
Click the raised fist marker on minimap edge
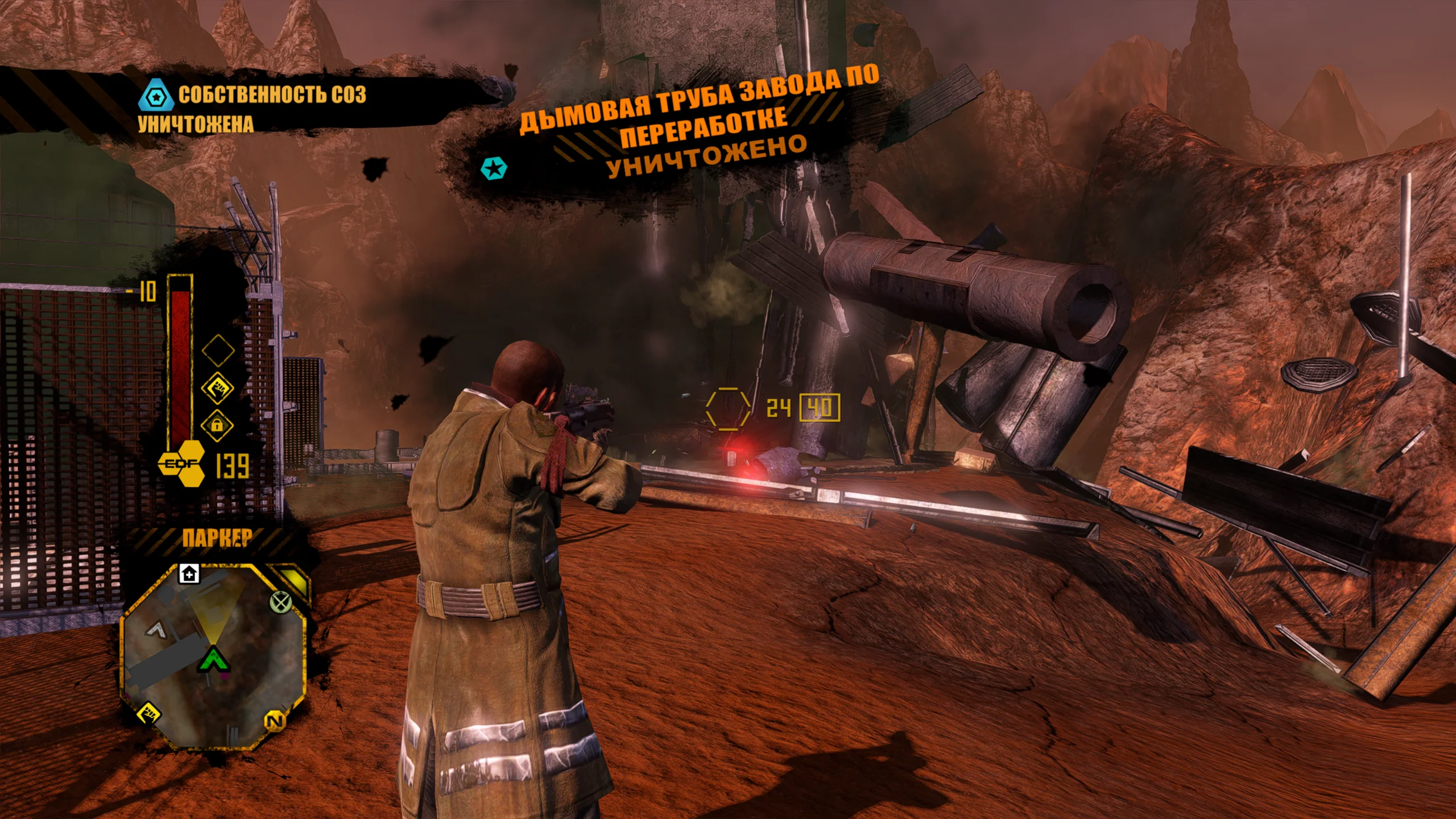click(149, 713)
